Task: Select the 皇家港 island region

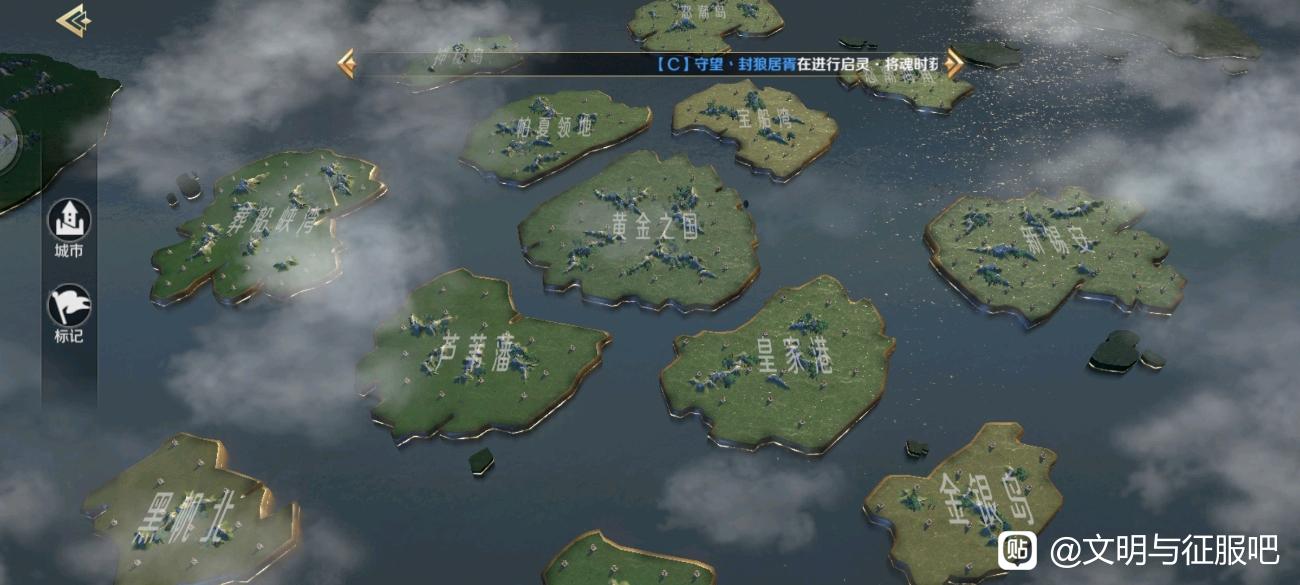Action: point(778,362)
